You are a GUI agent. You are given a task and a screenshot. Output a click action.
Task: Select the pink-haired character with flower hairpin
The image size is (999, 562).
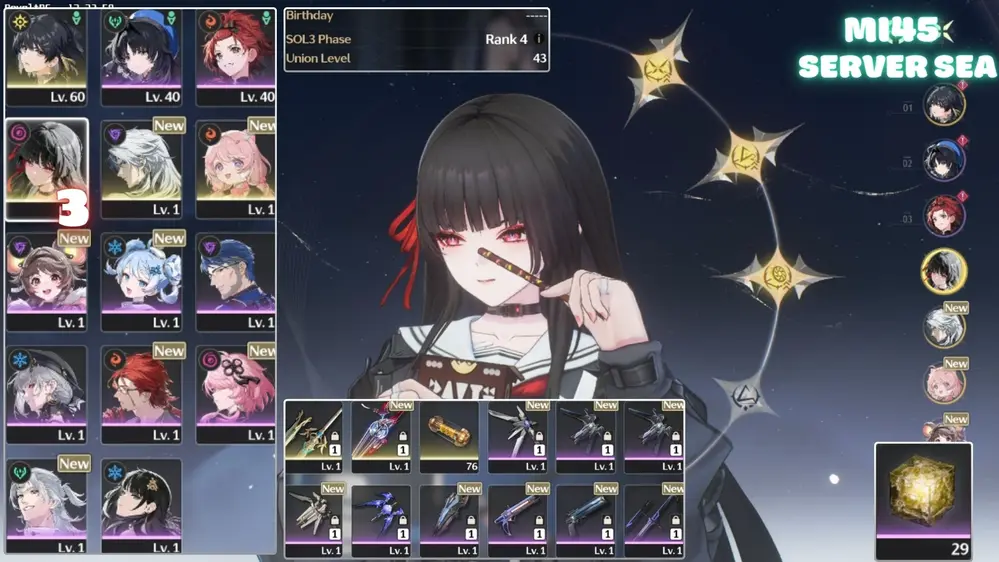point(236,395)
